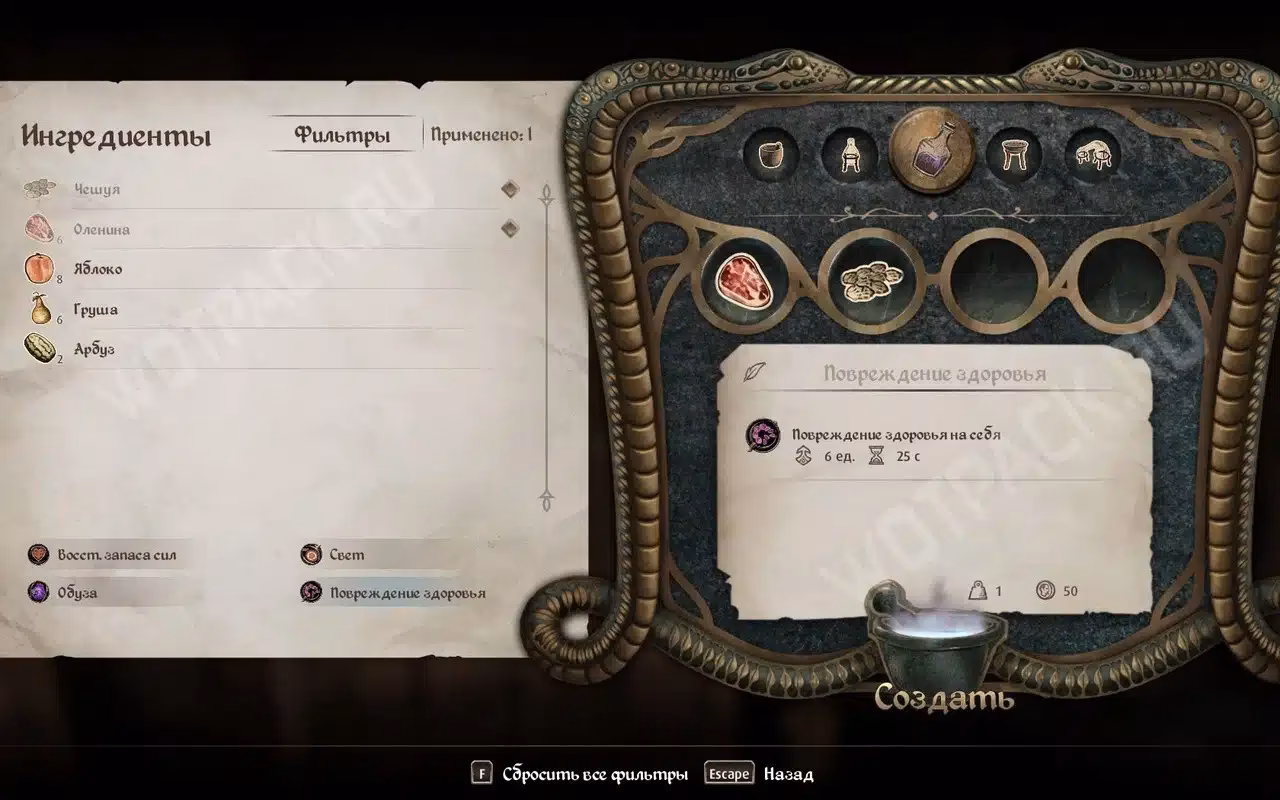Select 'Яблоко' from the ingredient list
This screenshot has height=800, width=1280.
tap(98, 268)
